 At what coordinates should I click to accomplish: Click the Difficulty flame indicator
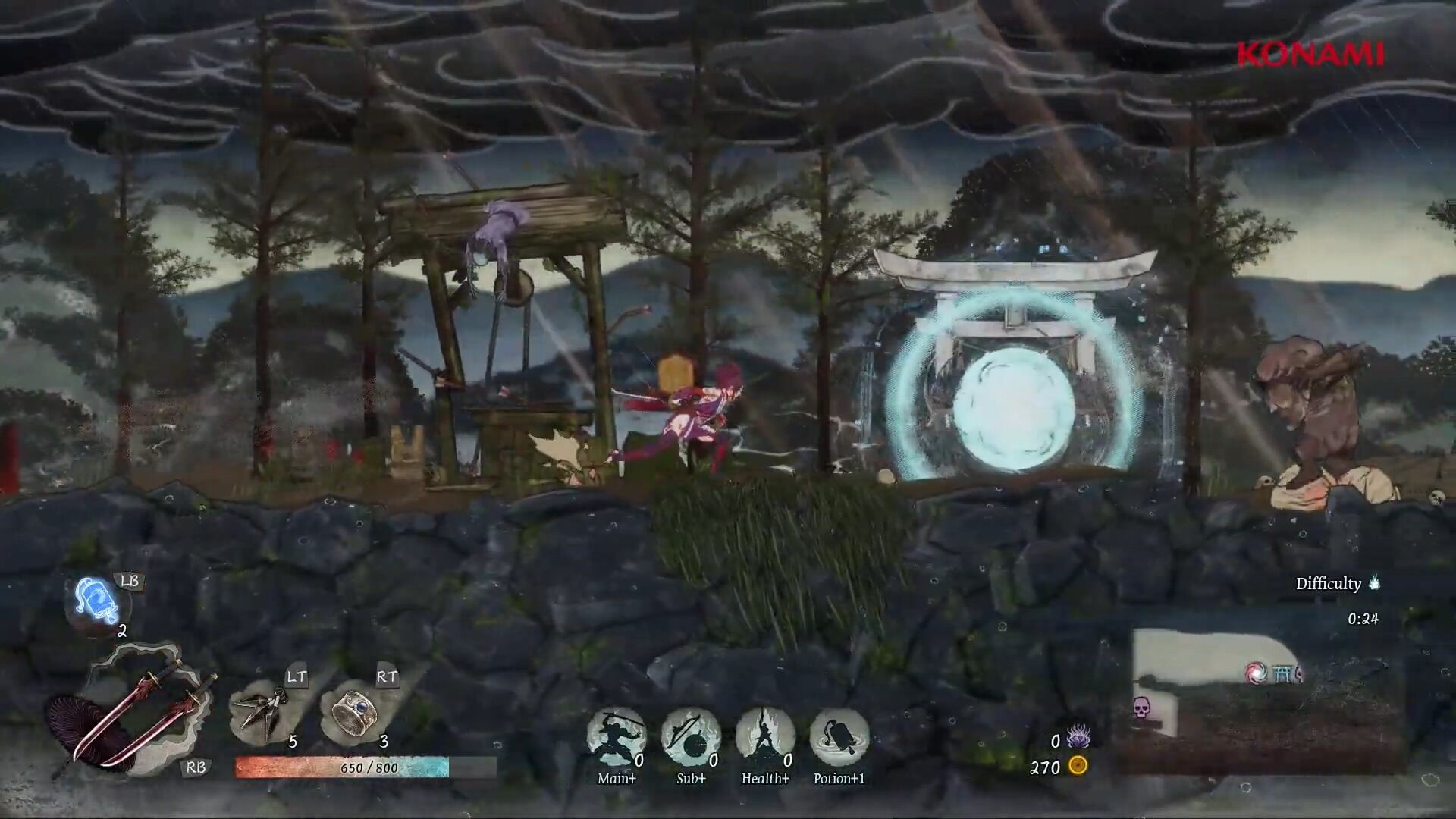[1373, 582]
